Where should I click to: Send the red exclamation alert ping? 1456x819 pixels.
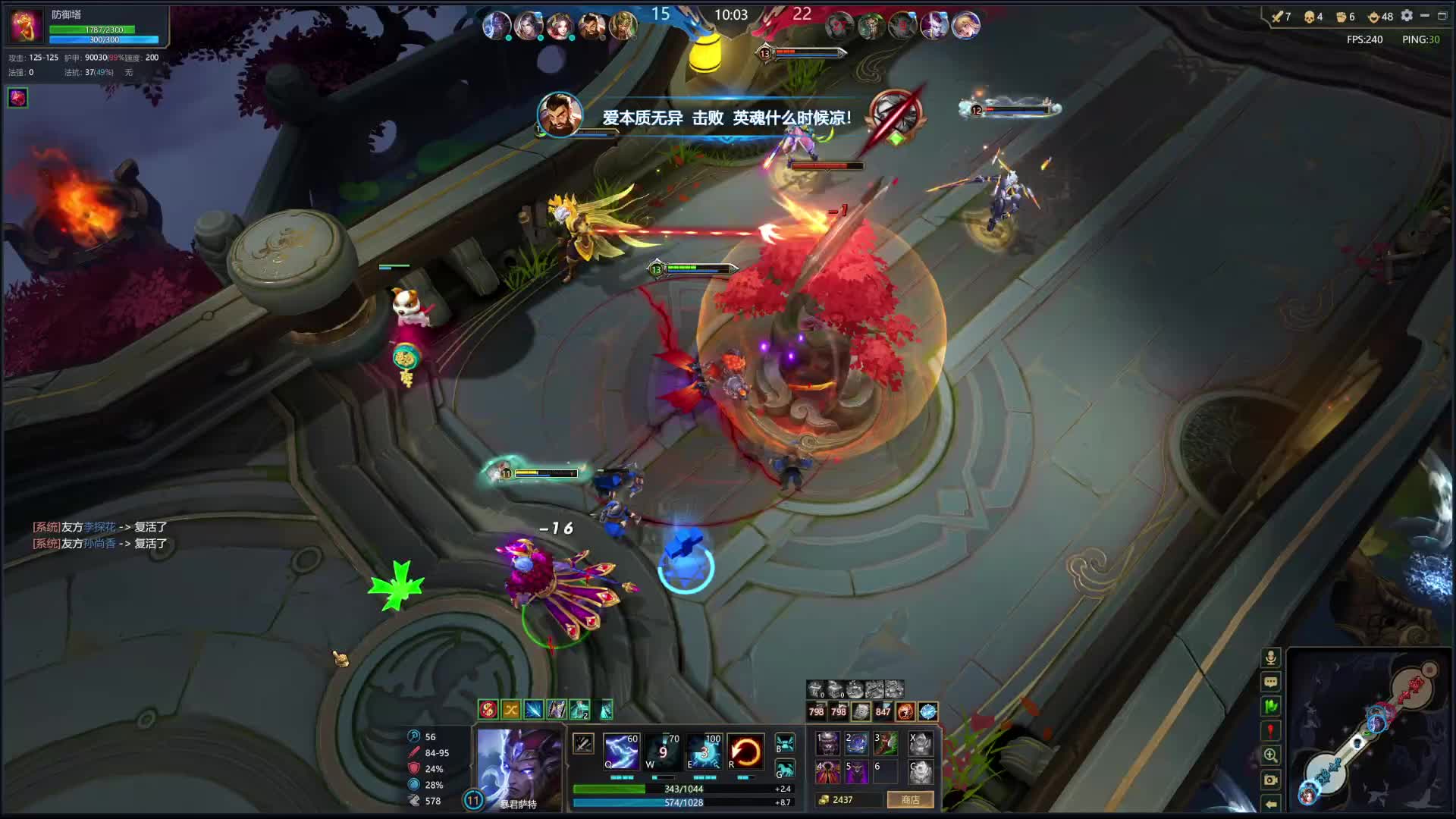(1271, 731)
